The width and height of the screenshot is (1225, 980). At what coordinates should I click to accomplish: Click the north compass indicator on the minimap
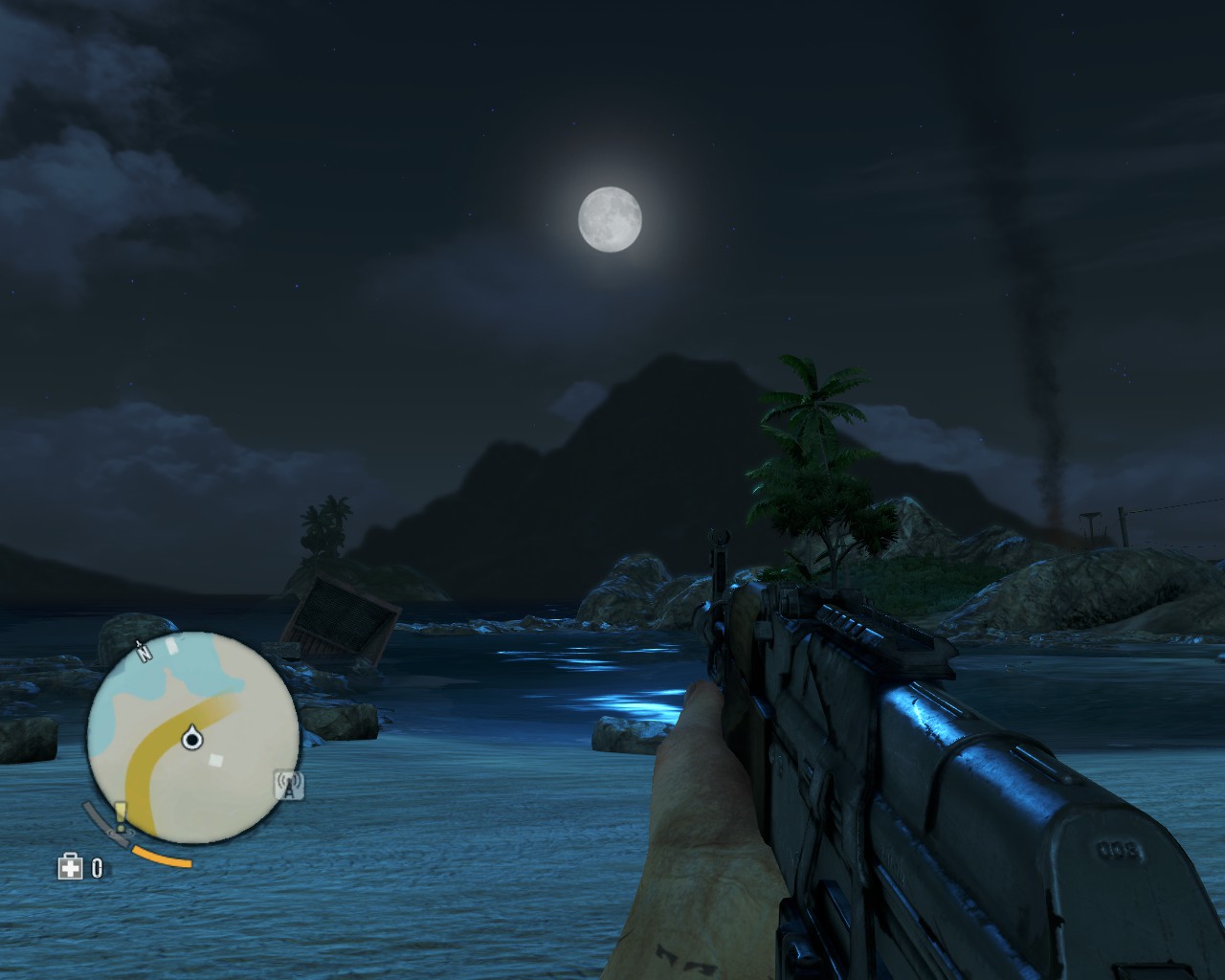(145, 652)
